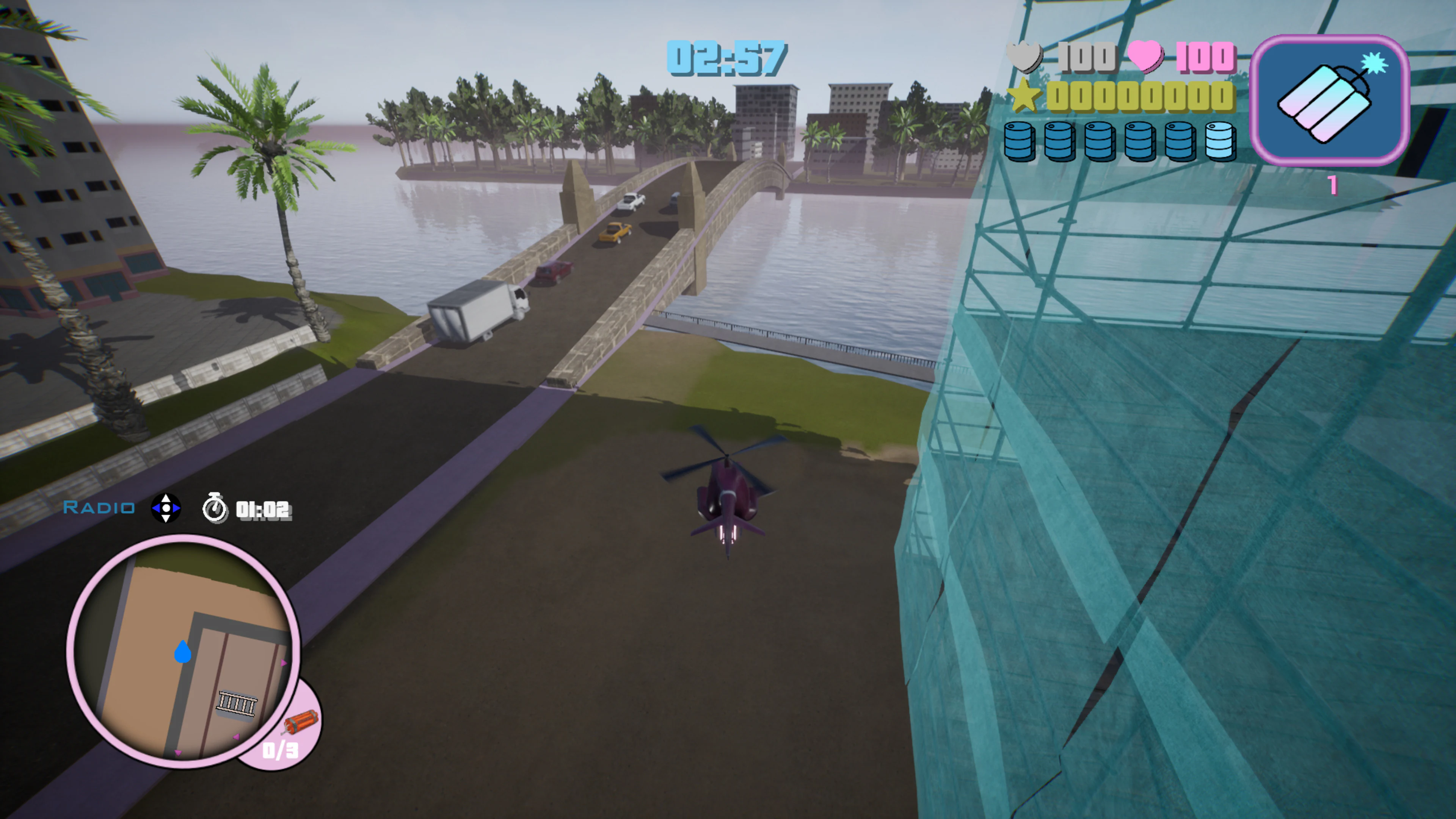Viewport: 1456px width, 819px height.
Task: Select the 00000000 money counter display
Action: click(1142, 97)
